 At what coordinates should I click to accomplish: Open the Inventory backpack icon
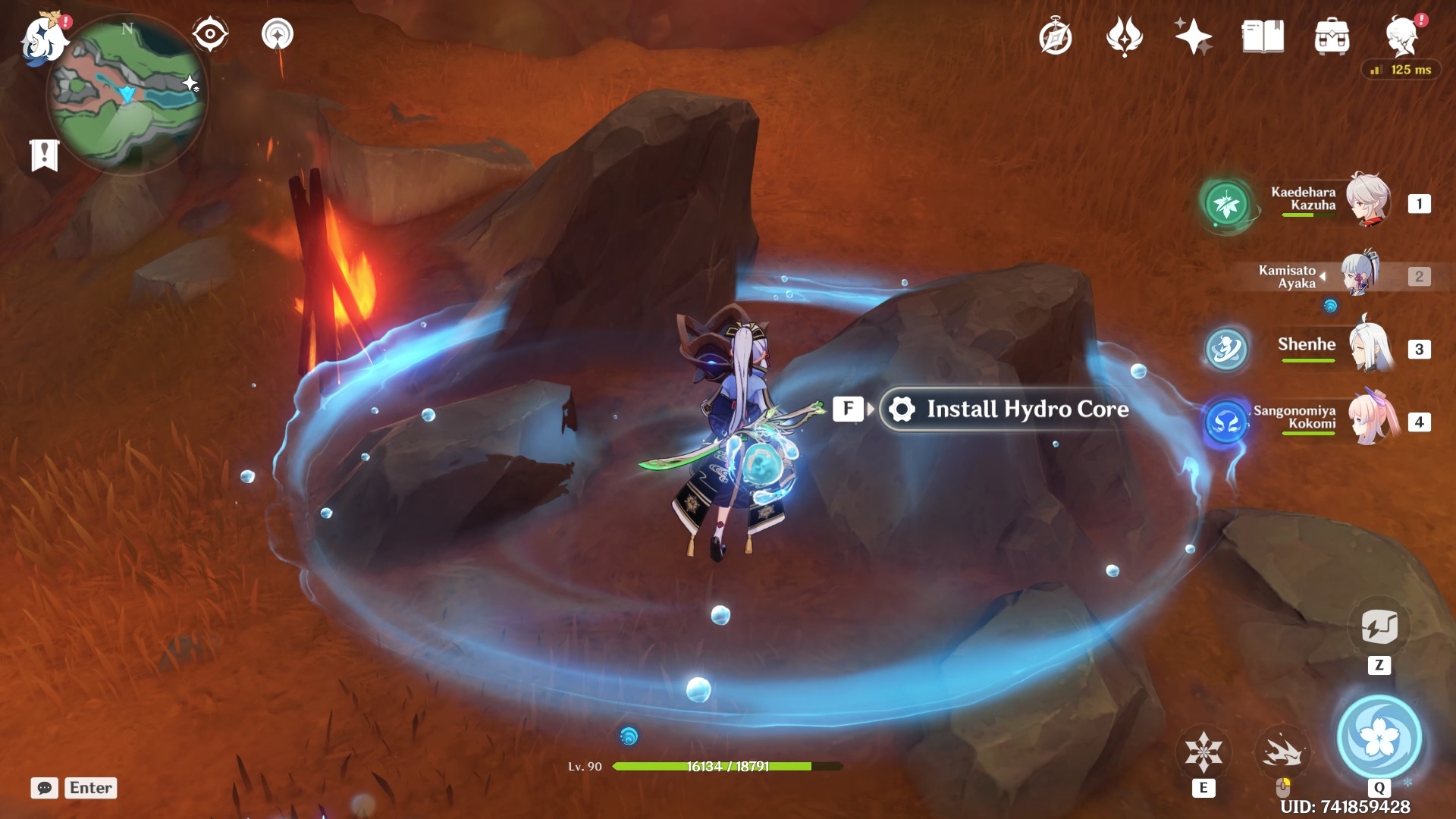pos(1332,36)
